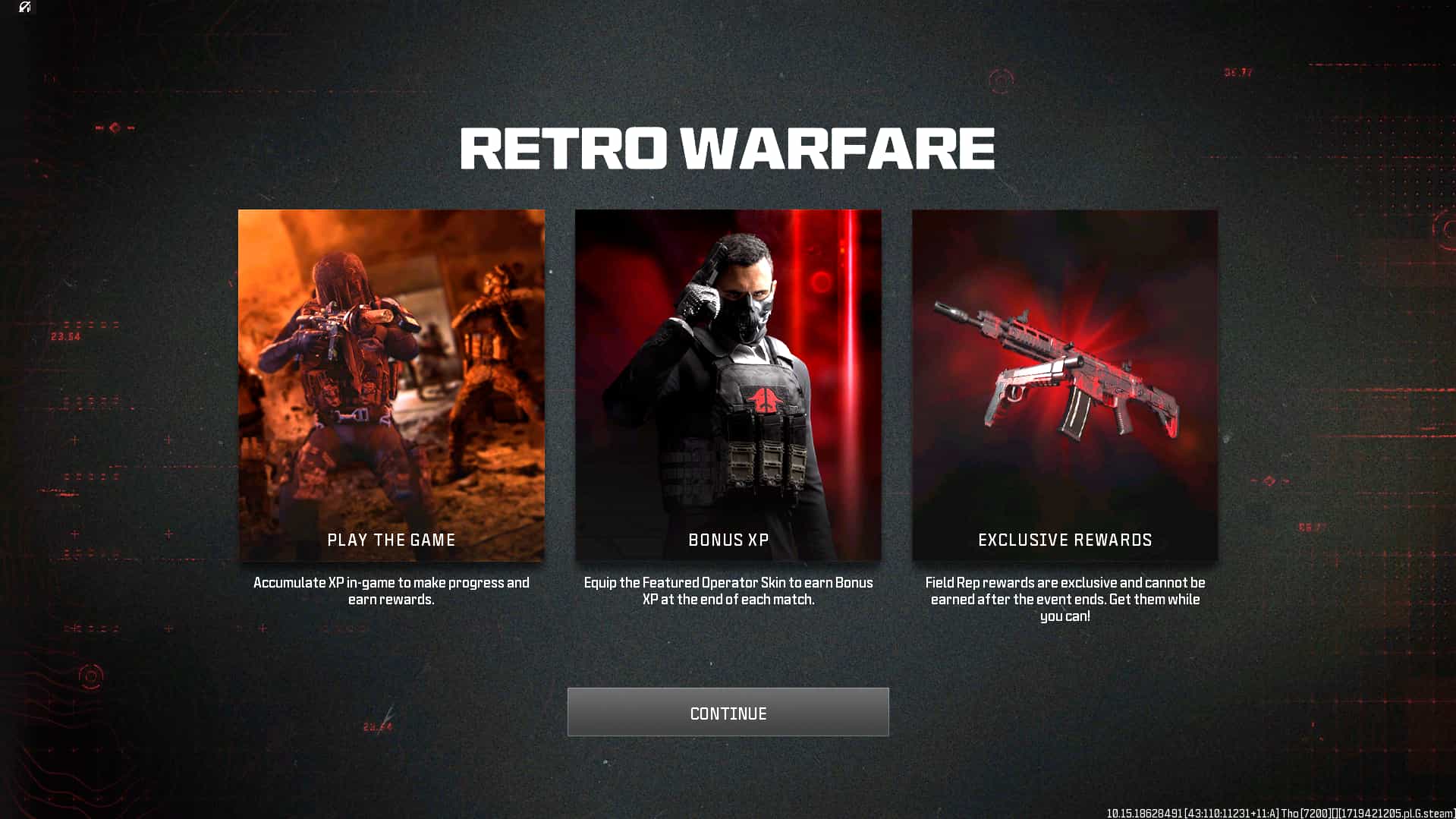Toggle the EXCLUSIVE REWARDS panel
This screenshot has width=1456, height=819.
[x=1064, y=385]
